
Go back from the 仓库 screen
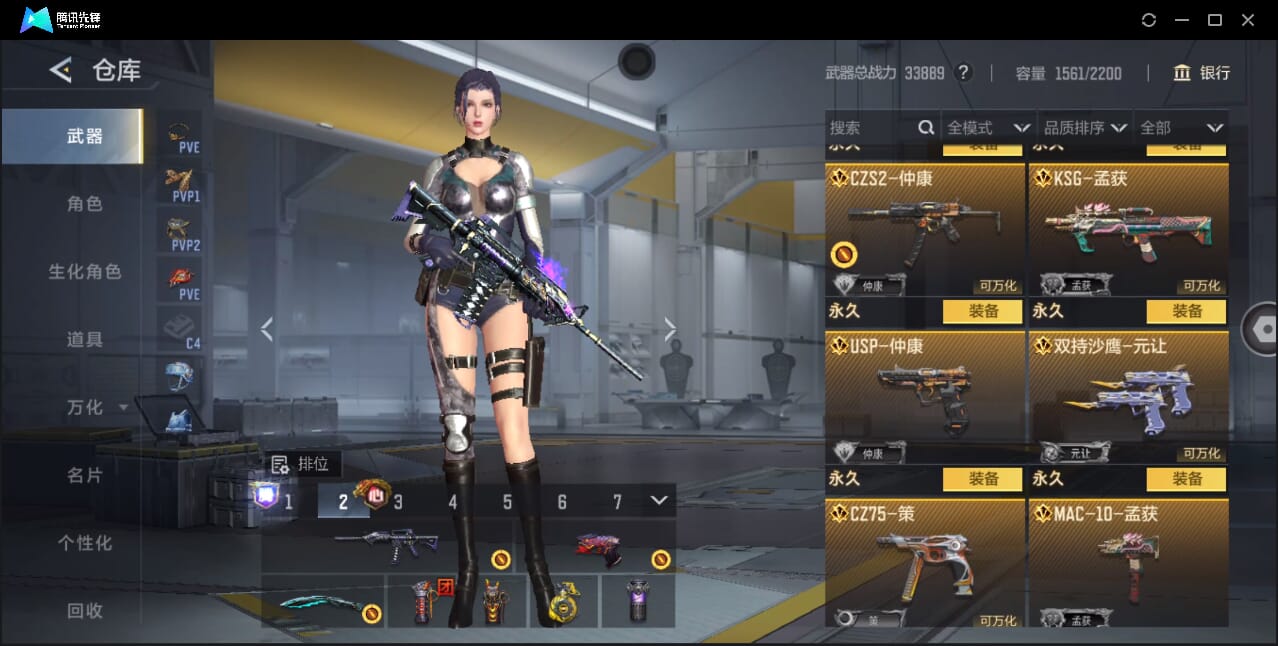point(61,70)
